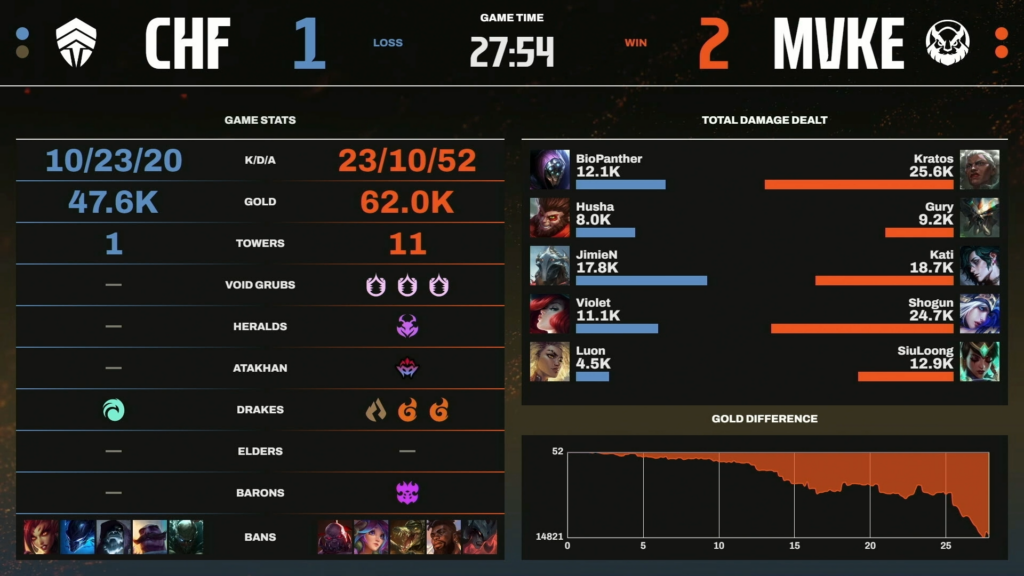Click Gury's champion portrait

click(979, 218)
